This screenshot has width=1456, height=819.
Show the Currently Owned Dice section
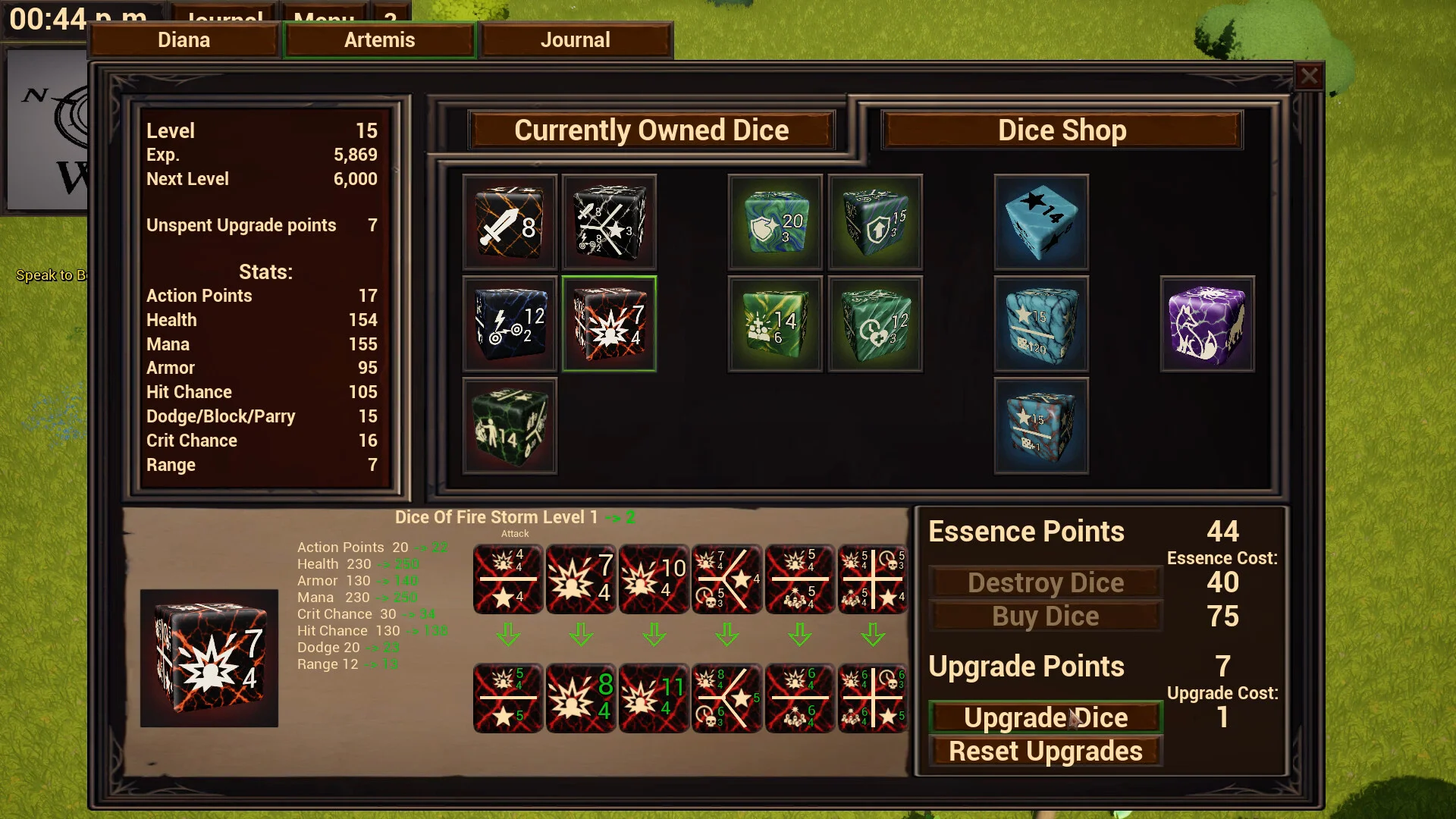pos(651,130)
